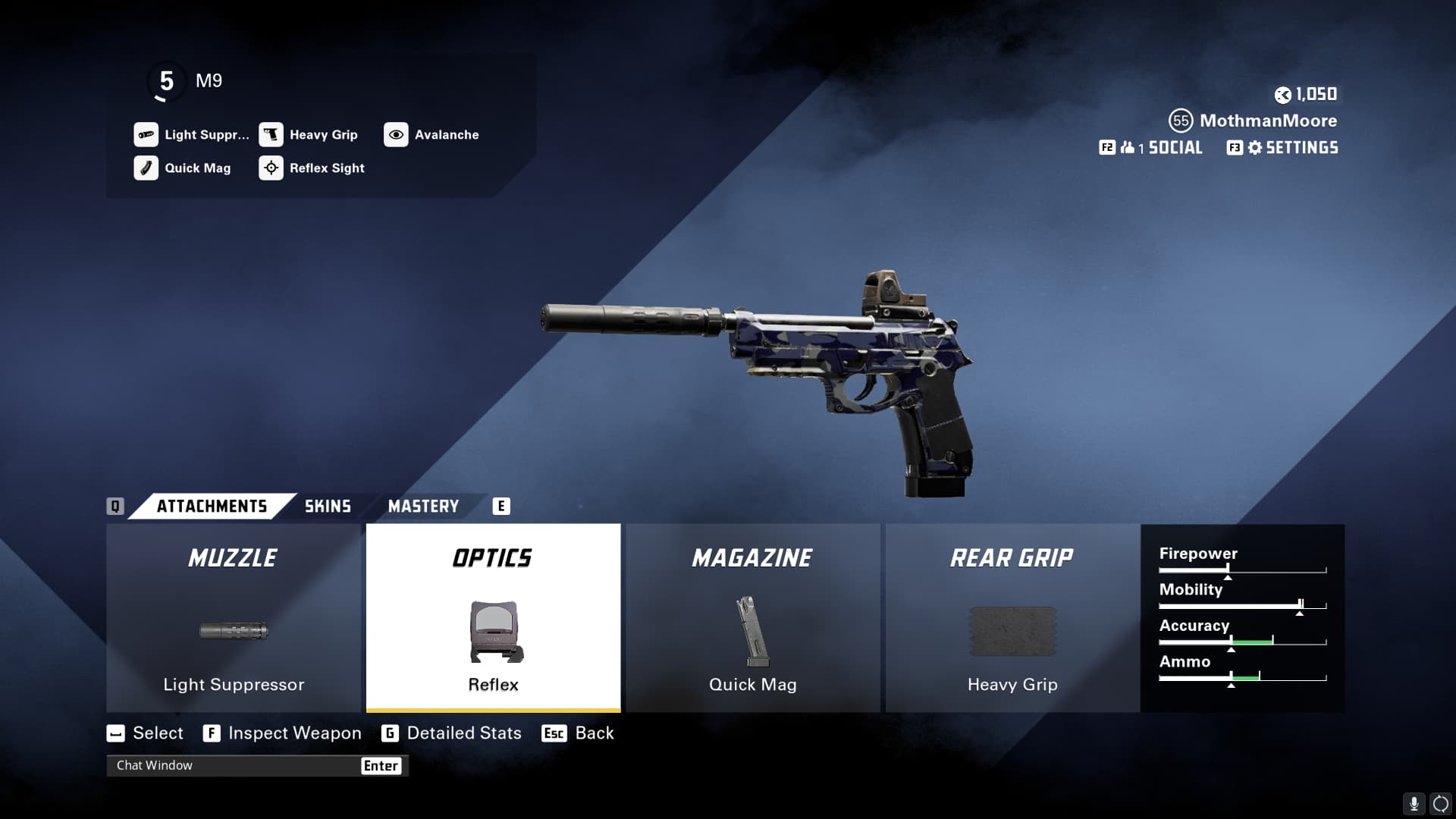The image size is (1456, 819).
Task: Click the Inspect Weapon option
Action: [294, 733]
